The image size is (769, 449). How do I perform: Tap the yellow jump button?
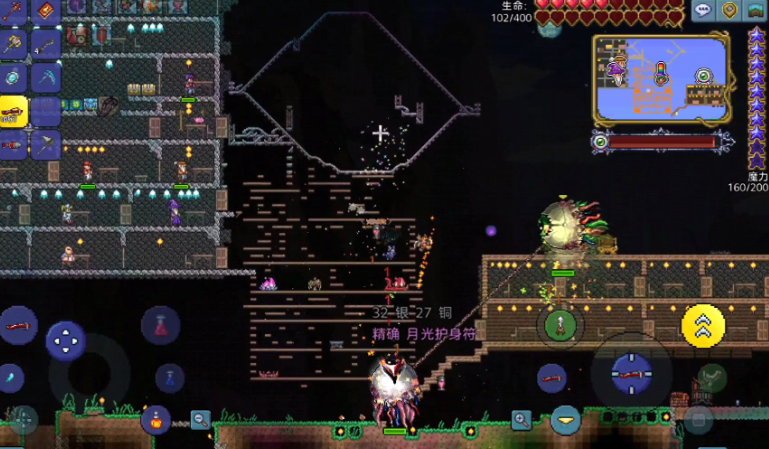coord(703,323)
